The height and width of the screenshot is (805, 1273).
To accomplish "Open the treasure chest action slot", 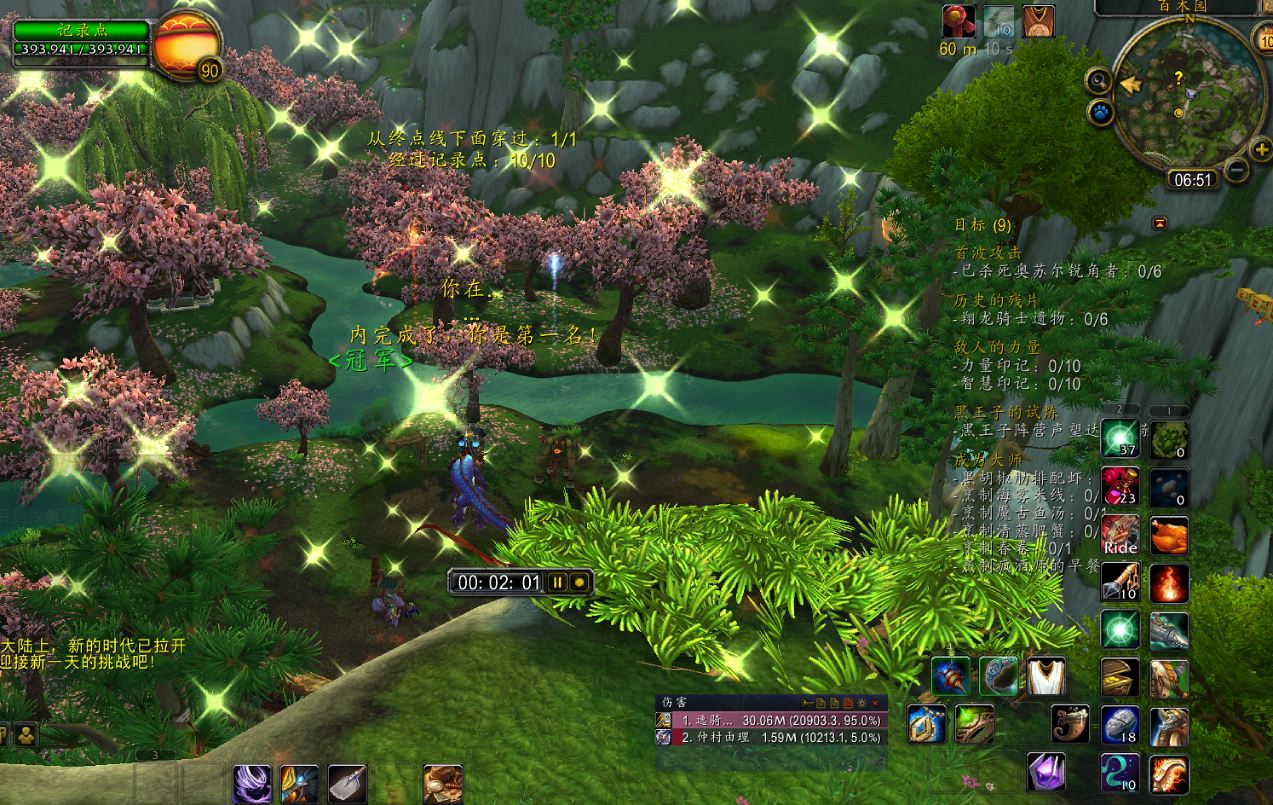I will pos(1120,677).
